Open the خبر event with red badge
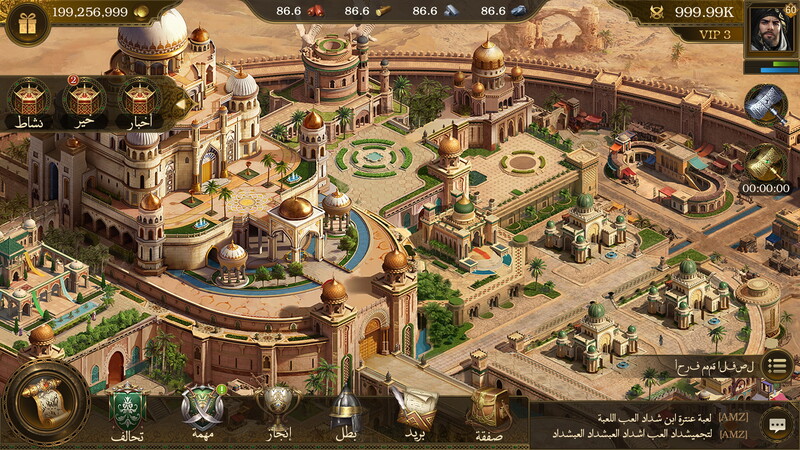Viewport: 800px width, 450px height. (x=84, y=102)
